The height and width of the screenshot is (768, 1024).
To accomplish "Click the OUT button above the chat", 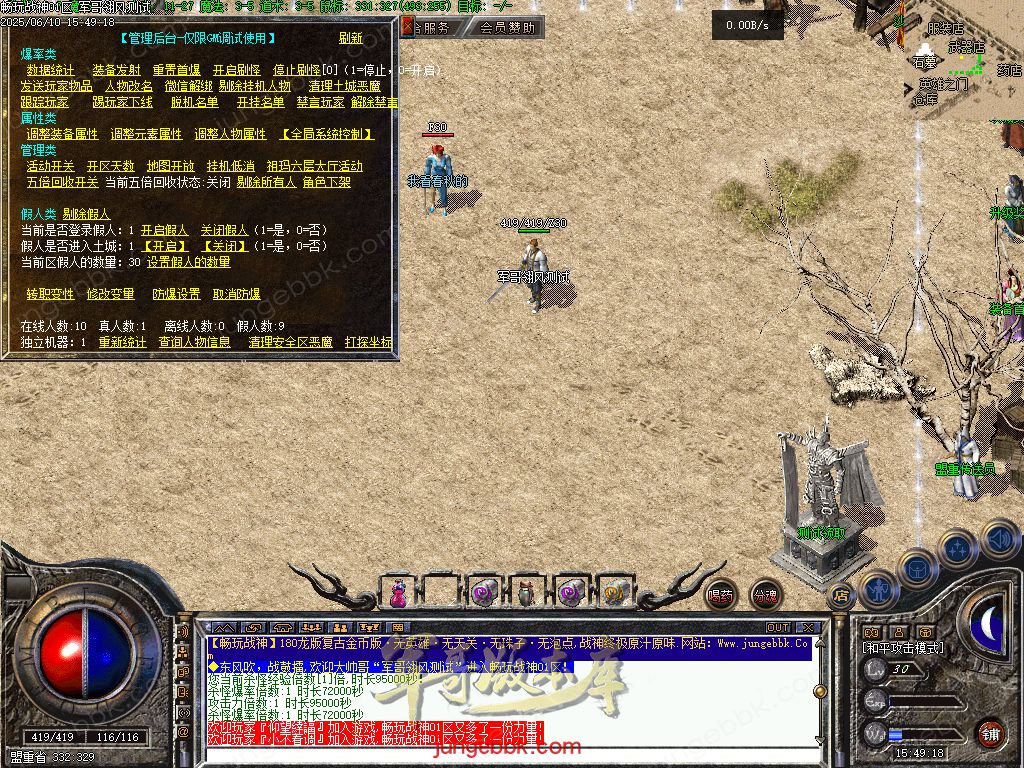I will [x=777, y=628].
